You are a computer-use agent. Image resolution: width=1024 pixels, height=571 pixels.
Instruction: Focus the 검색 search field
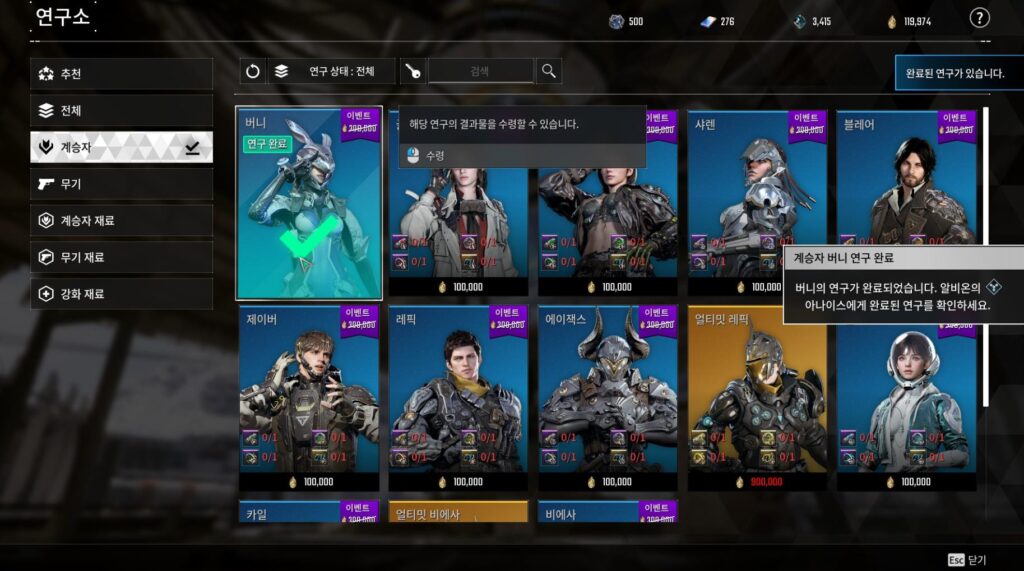[480, 71]
